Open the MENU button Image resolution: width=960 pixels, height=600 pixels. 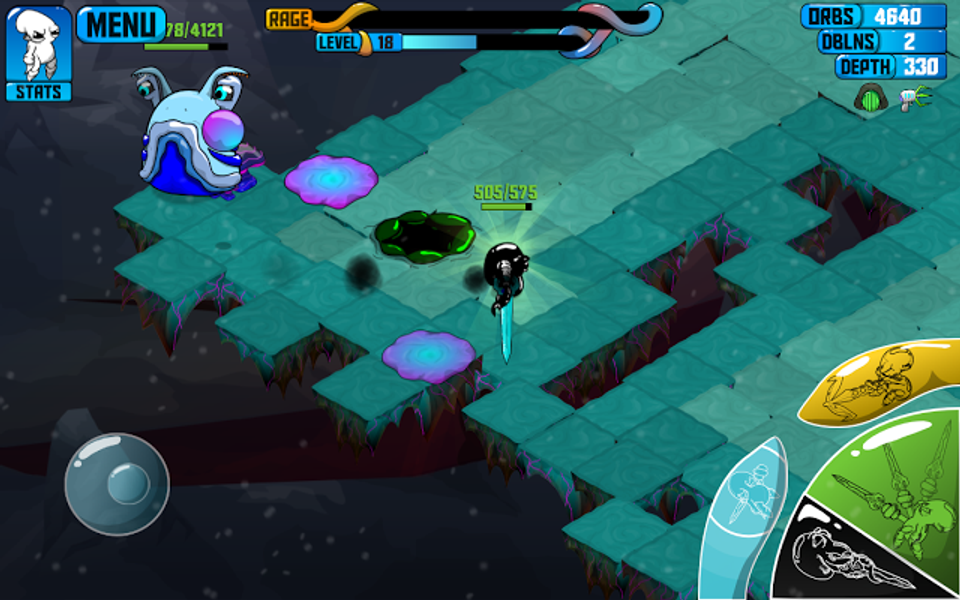[121, 23]
